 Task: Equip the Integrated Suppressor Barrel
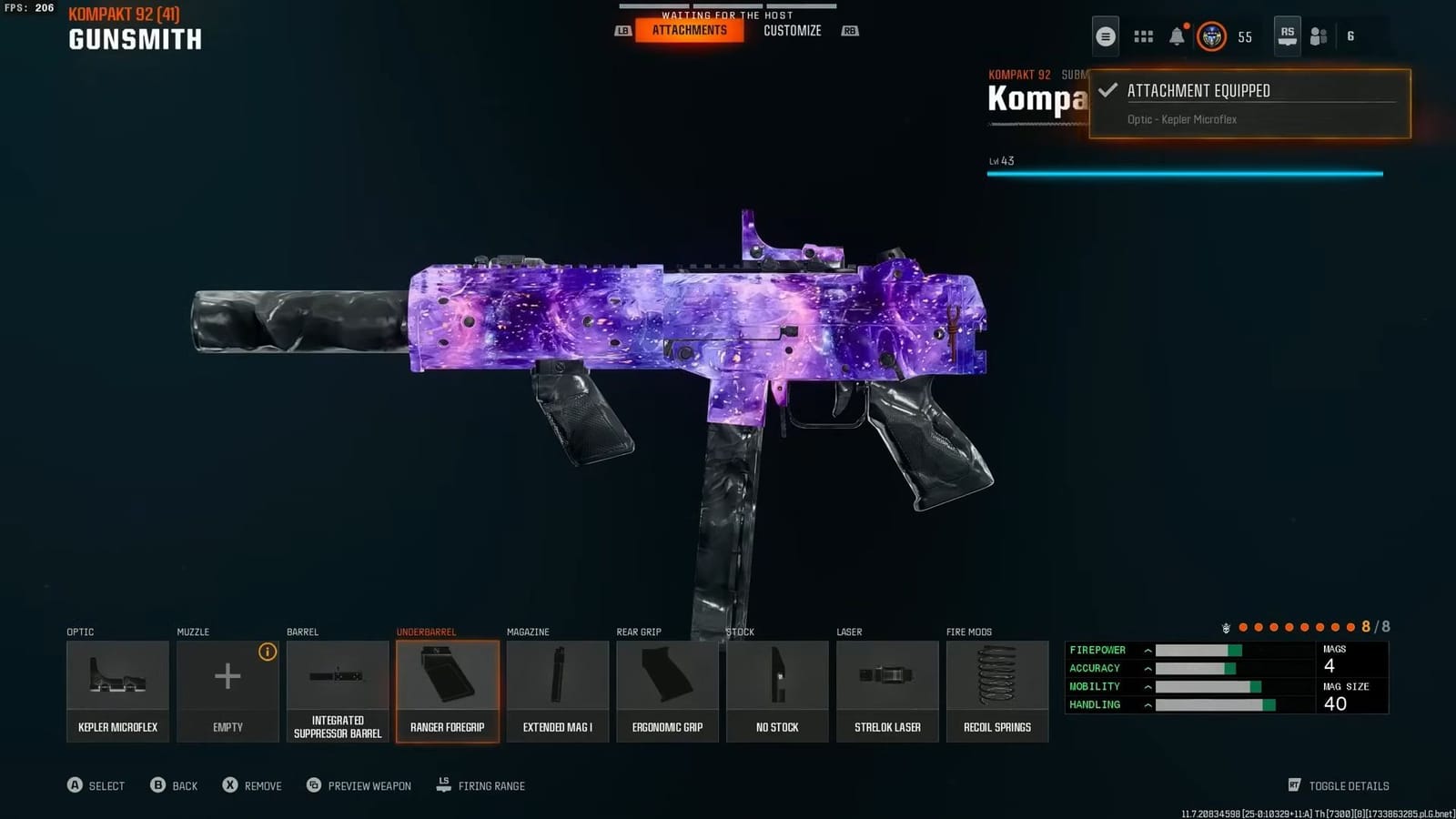[x=338, y=689]
